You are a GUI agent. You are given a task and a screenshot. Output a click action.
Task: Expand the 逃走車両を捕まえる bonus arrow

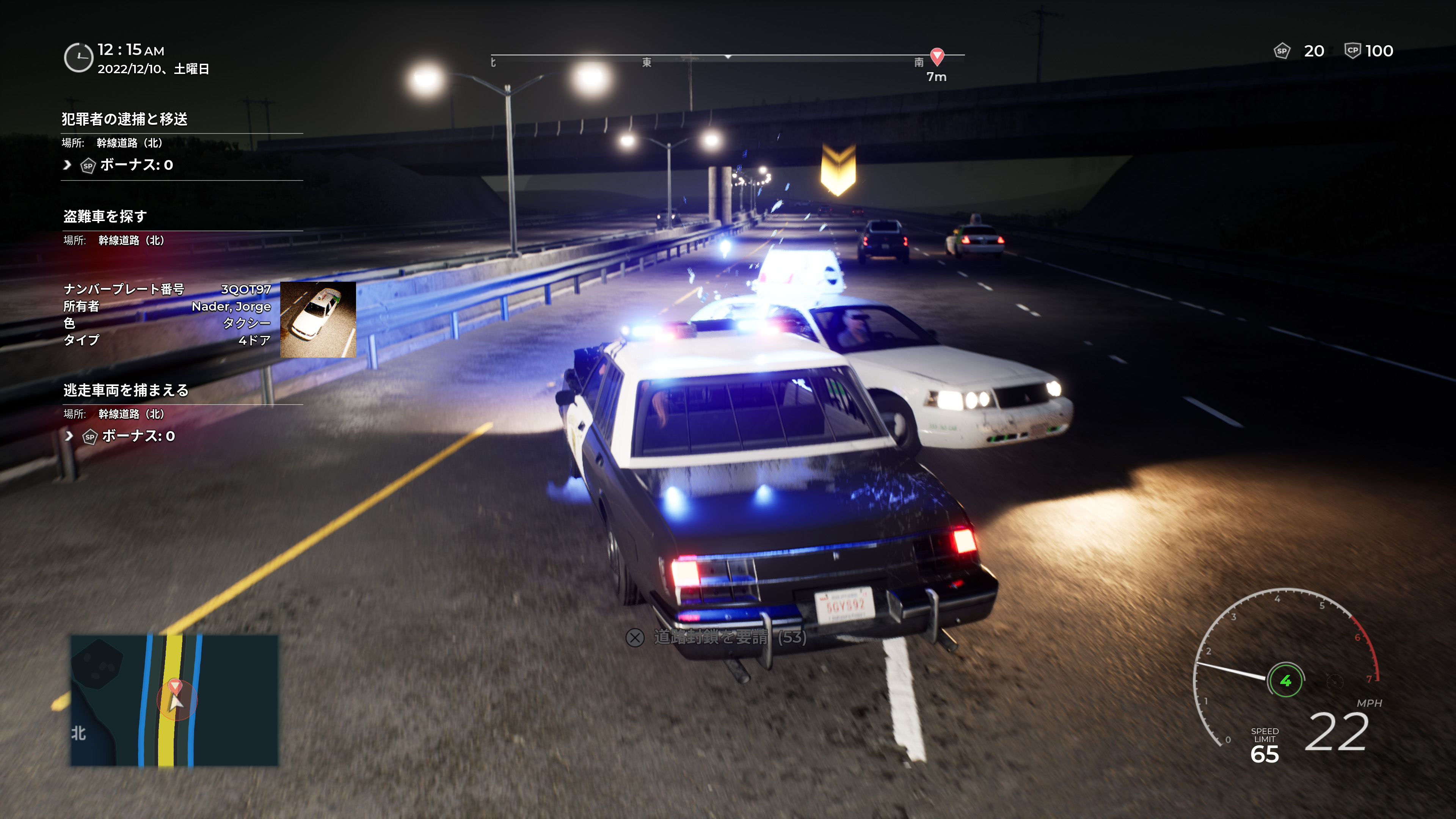point(69,436)
